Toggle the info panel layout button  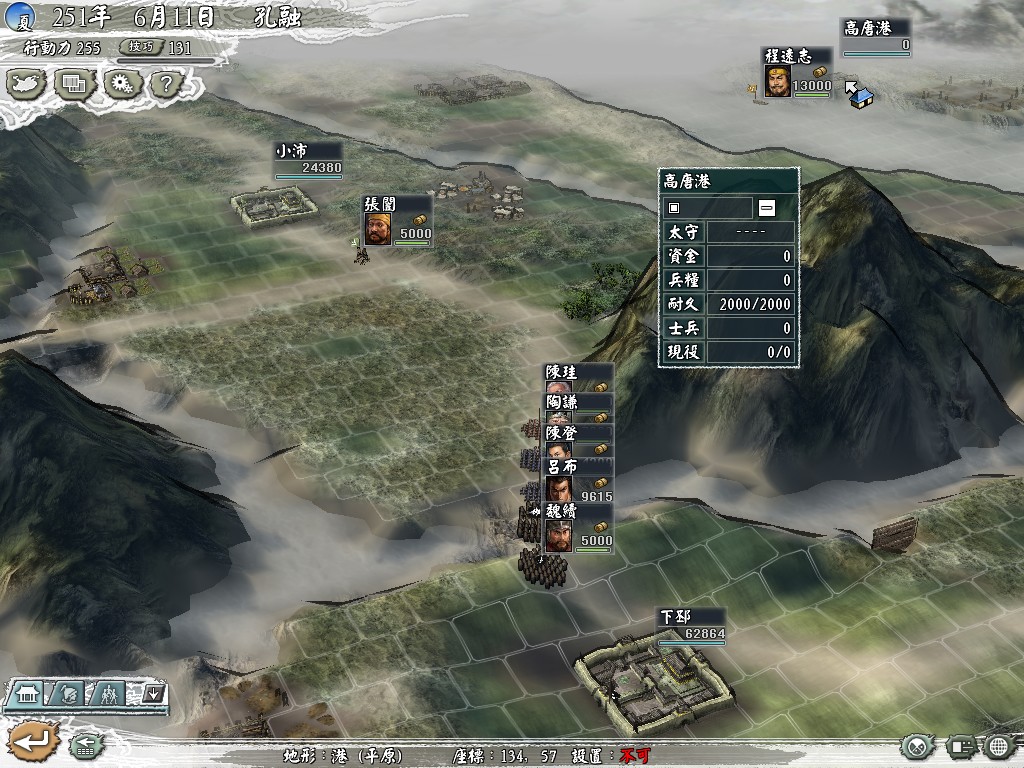coord(960,746)
